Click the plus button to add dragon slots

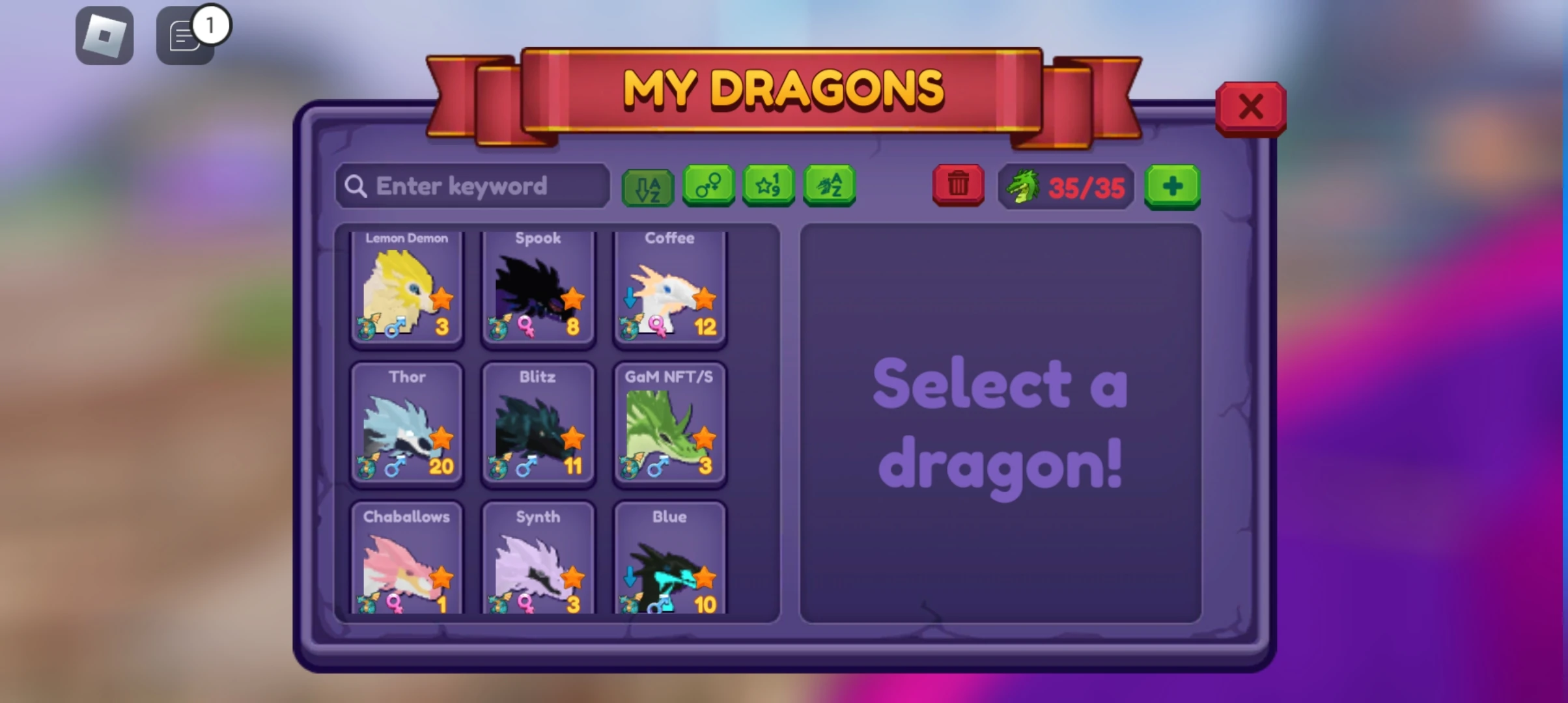pyautogui.click(x=1173, y=187)
